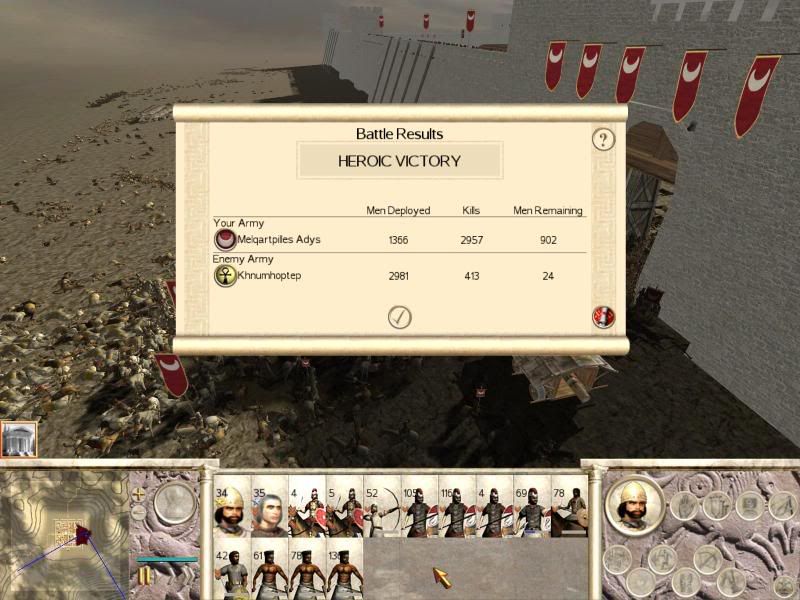Image resolution: width=800 pixels, height=600 pixels.
Task: Click the Carthage faction emblem beside Melqartpiles Adys
Action: pos(226,240)
